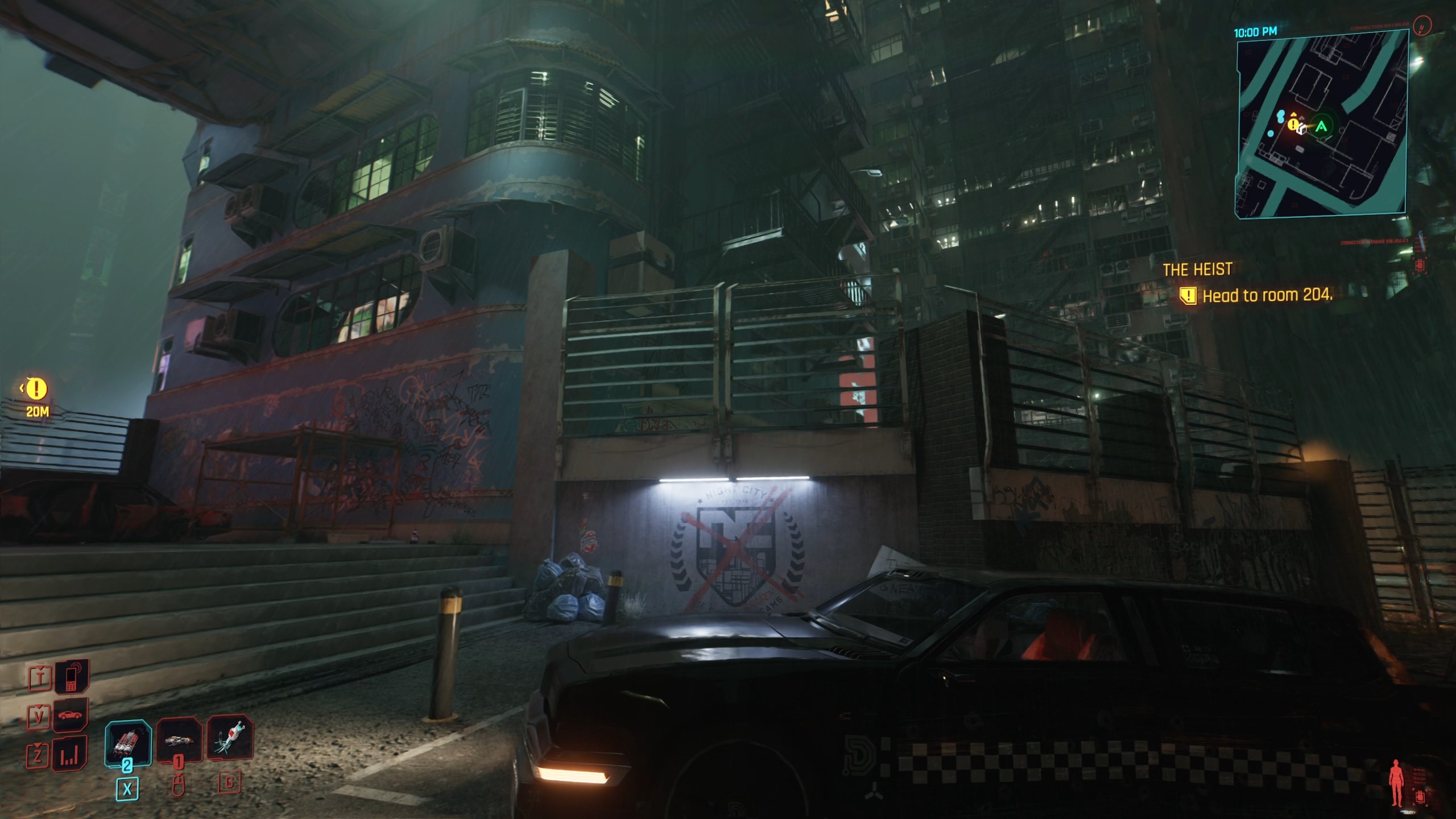The width and height of the screenshot is (1456, 819).
Task: Select the car call-vehicle icon
Action: [x=71, y=714]
